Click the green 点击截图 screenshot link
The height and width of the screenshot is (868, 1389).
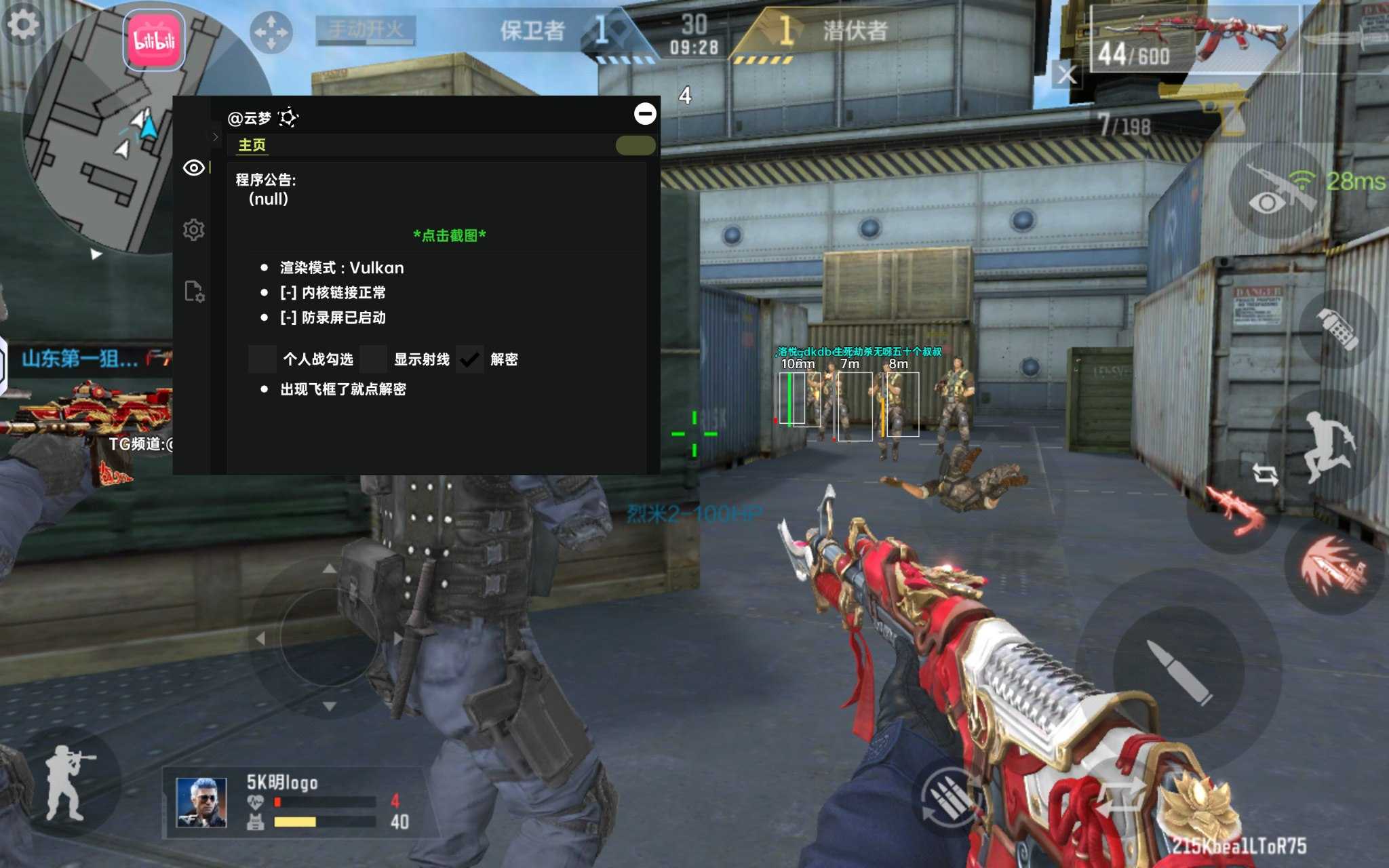[450, 235]
